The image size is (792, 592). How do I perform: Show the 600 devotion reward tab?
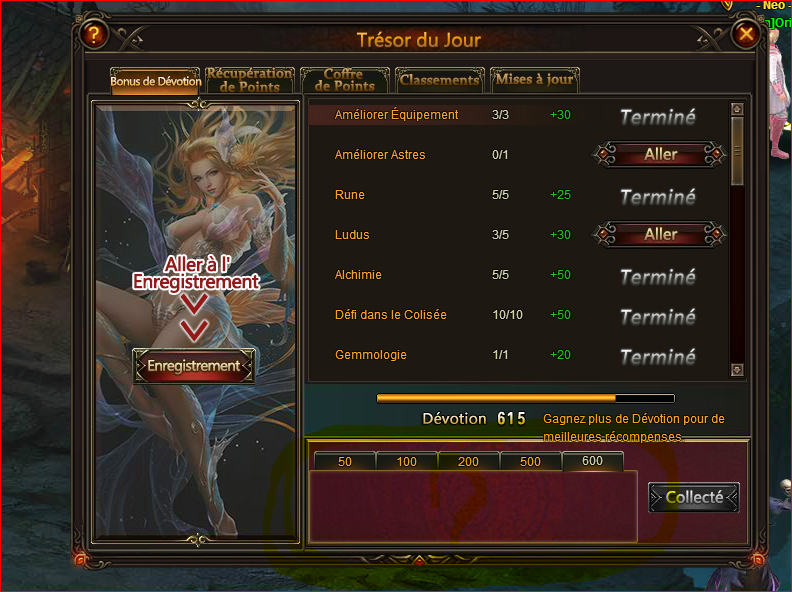tap(593, 461)
